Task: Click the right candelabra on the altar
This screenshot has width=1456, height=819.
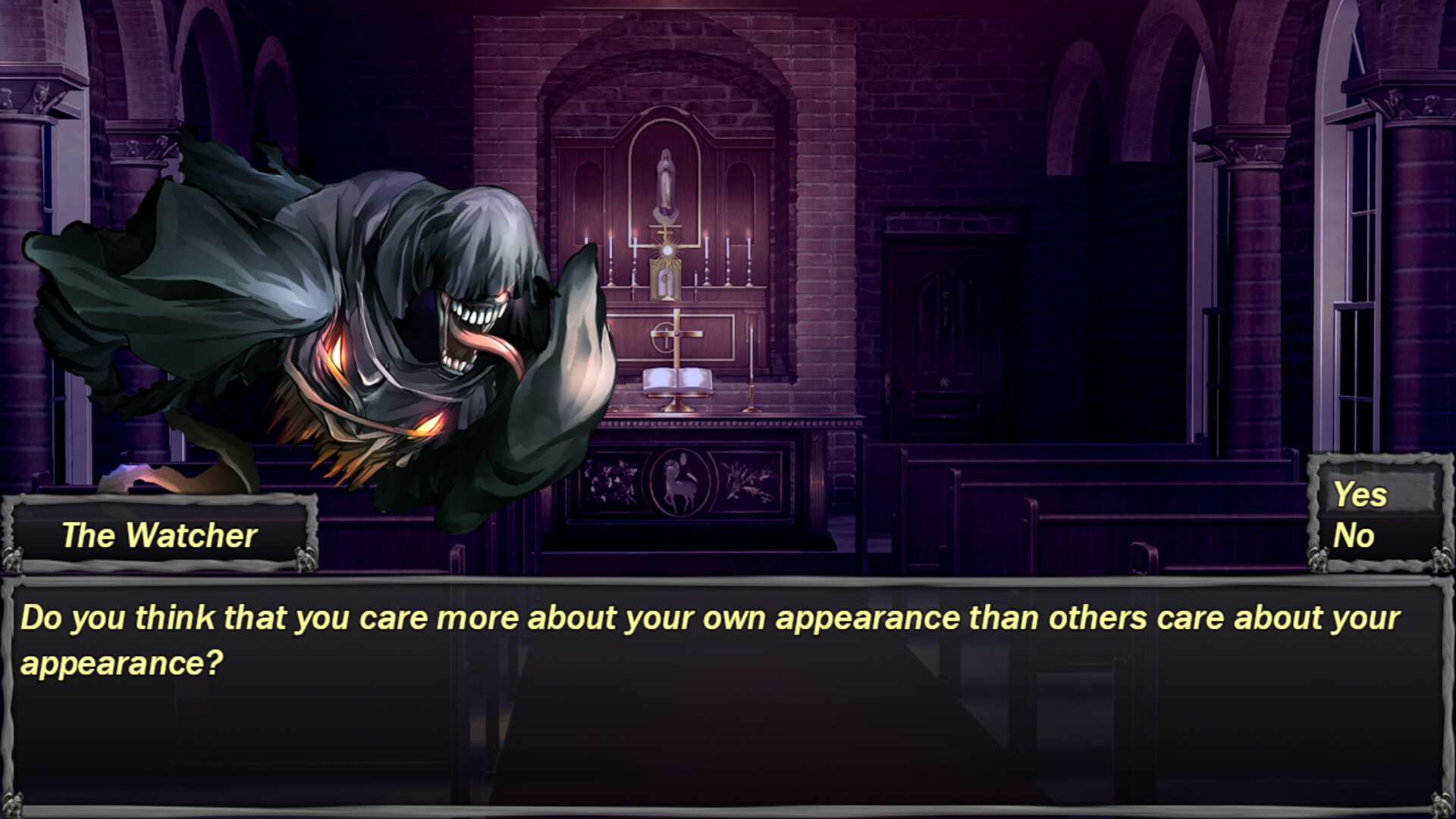Action: pos(730,258)
